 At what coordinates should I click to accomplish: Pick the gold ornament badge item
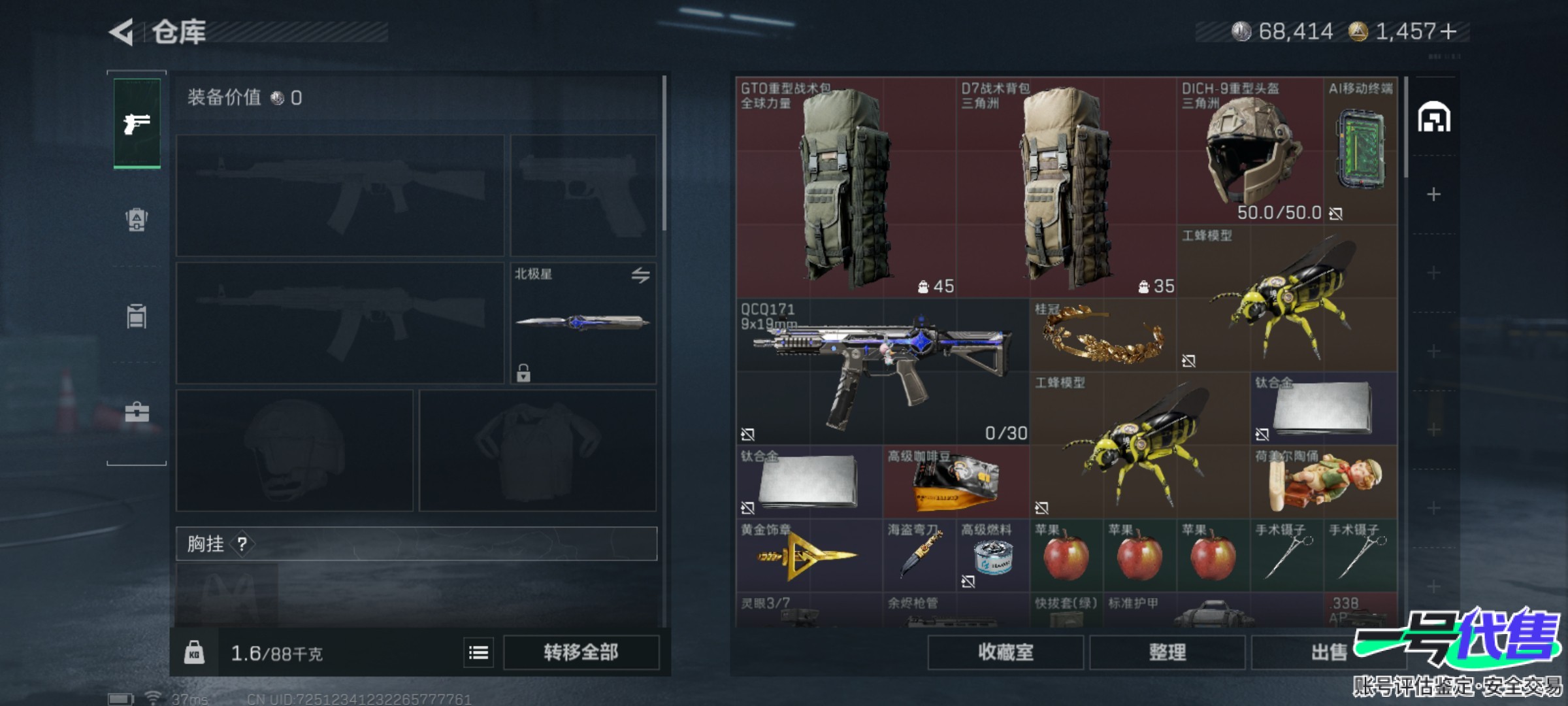(809, 556)
